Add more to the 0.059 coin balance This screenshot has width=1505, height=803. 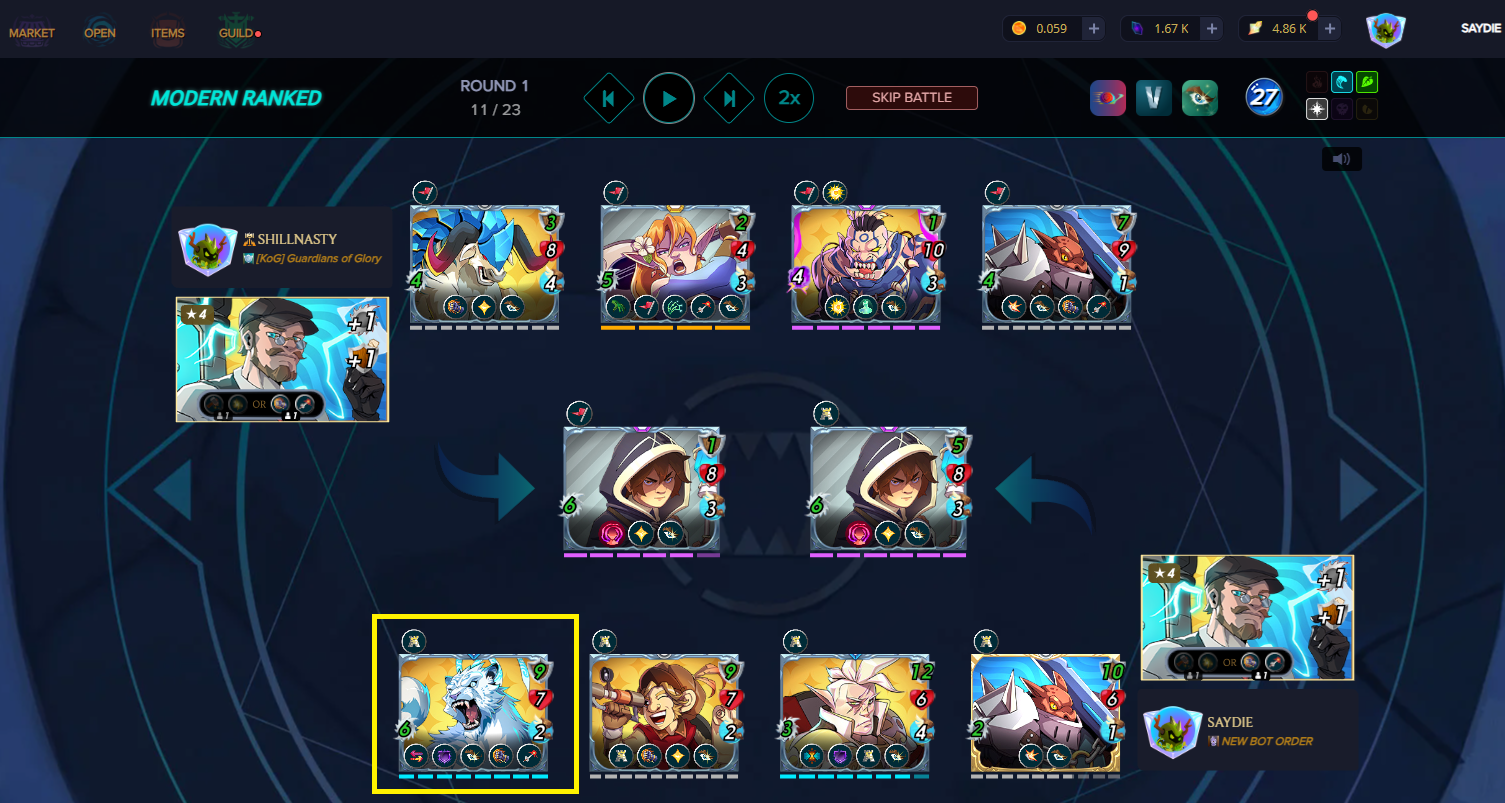pos(1094,29)
